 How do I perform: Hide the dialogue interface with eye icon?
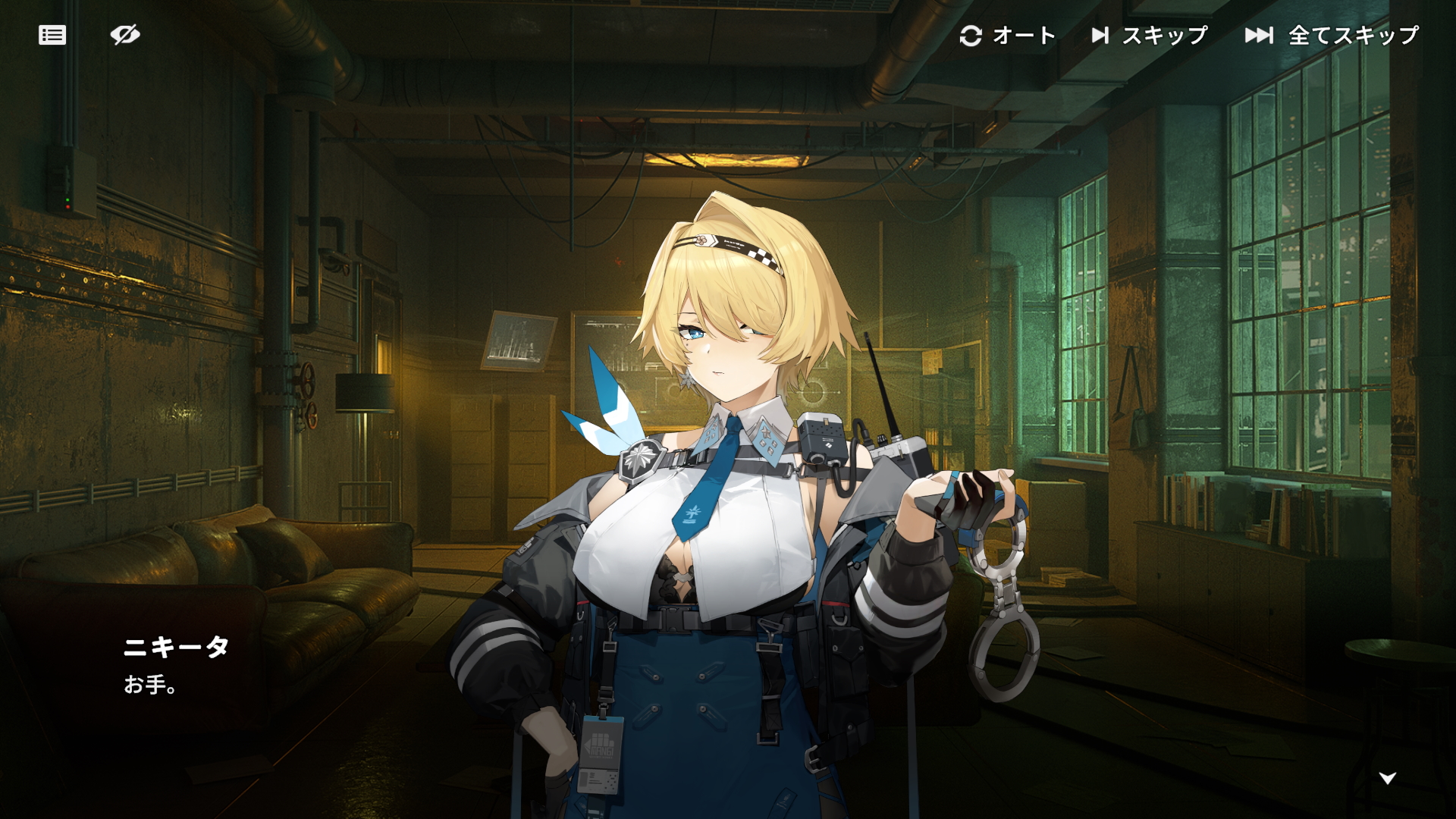point(125,35)
